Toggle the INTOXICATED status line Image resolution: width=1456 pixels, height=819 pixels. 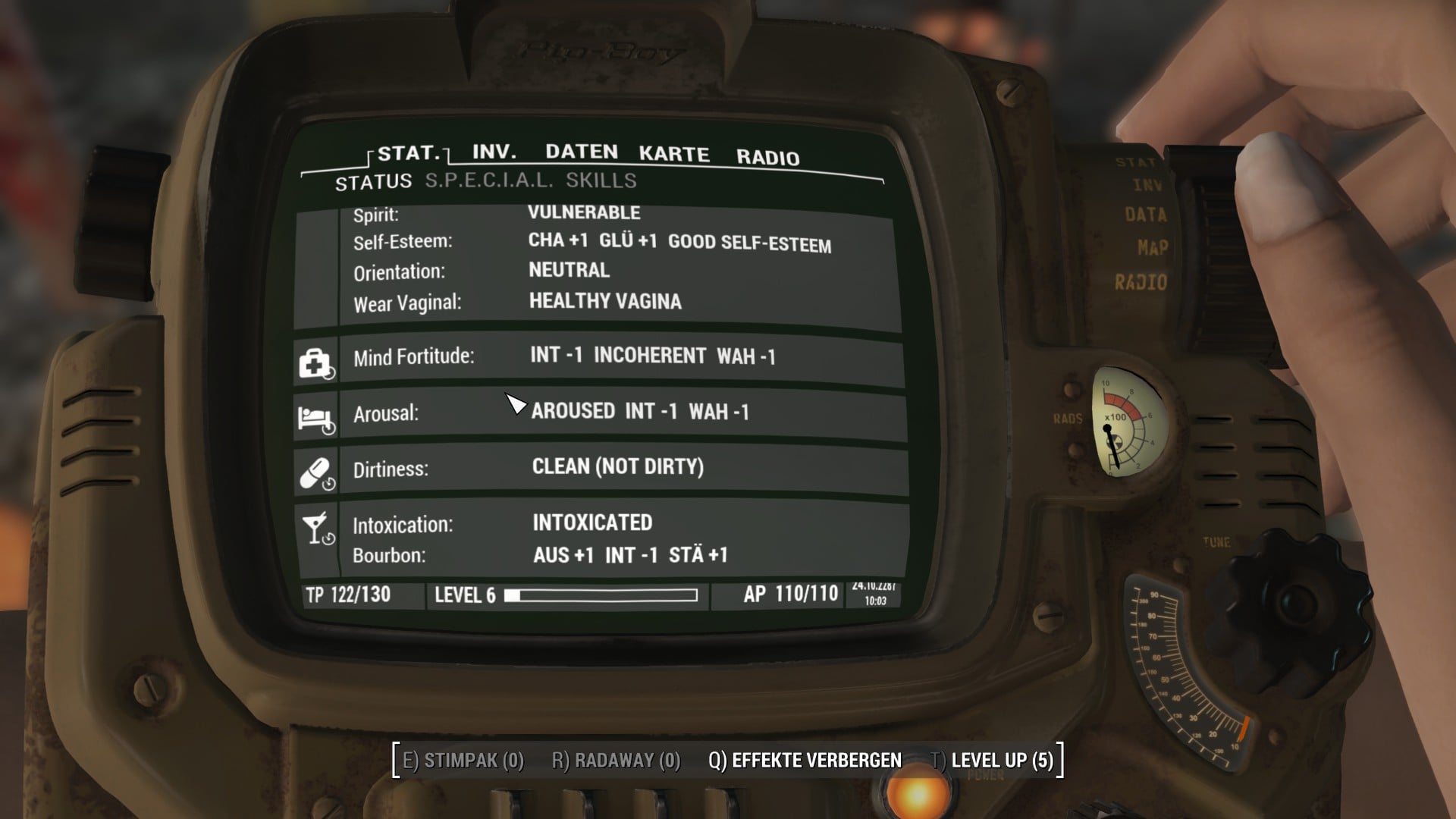(593, 522)
